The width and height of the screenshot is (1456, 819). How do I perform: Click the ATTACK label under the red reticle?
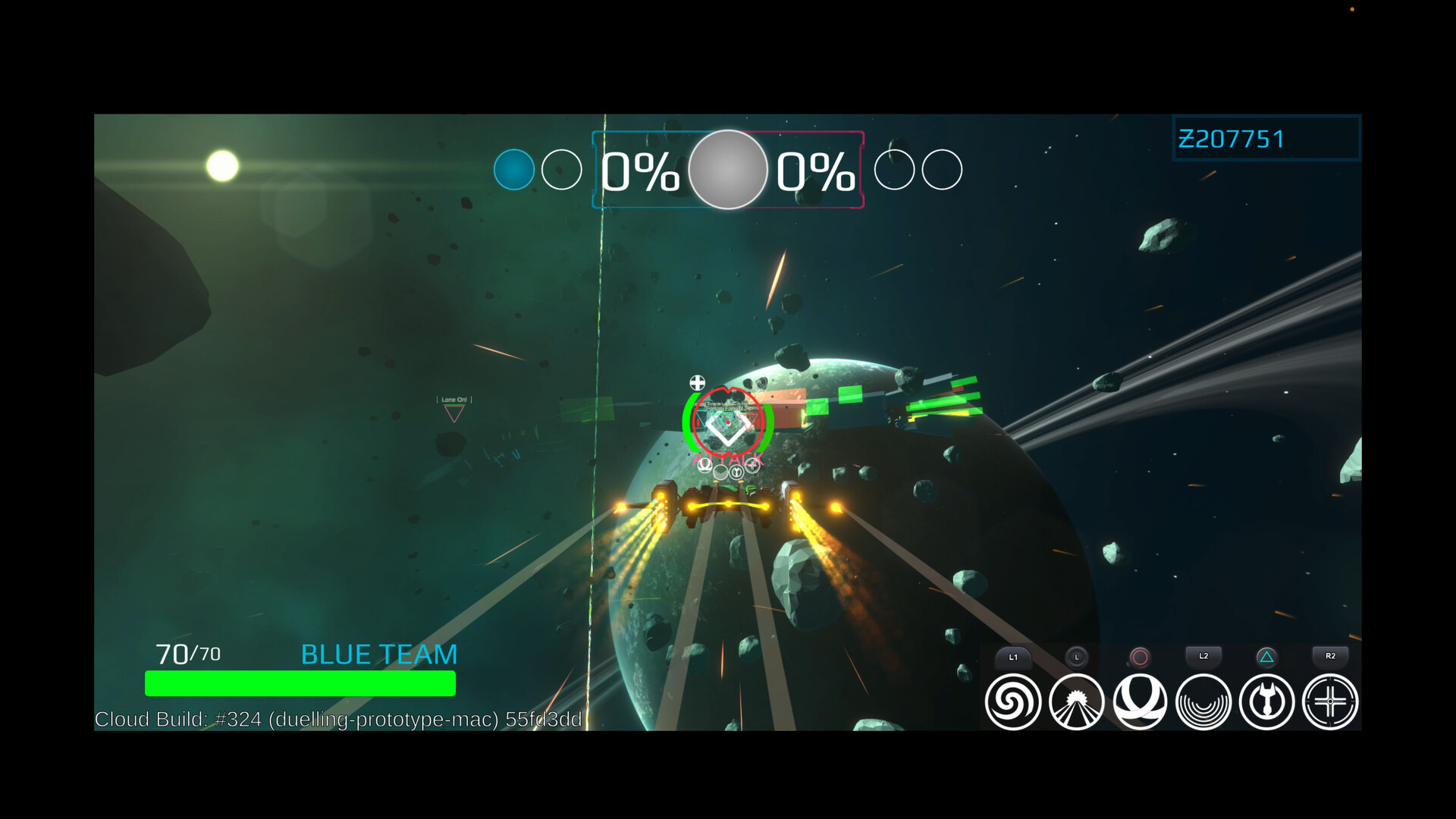(728, 457)
